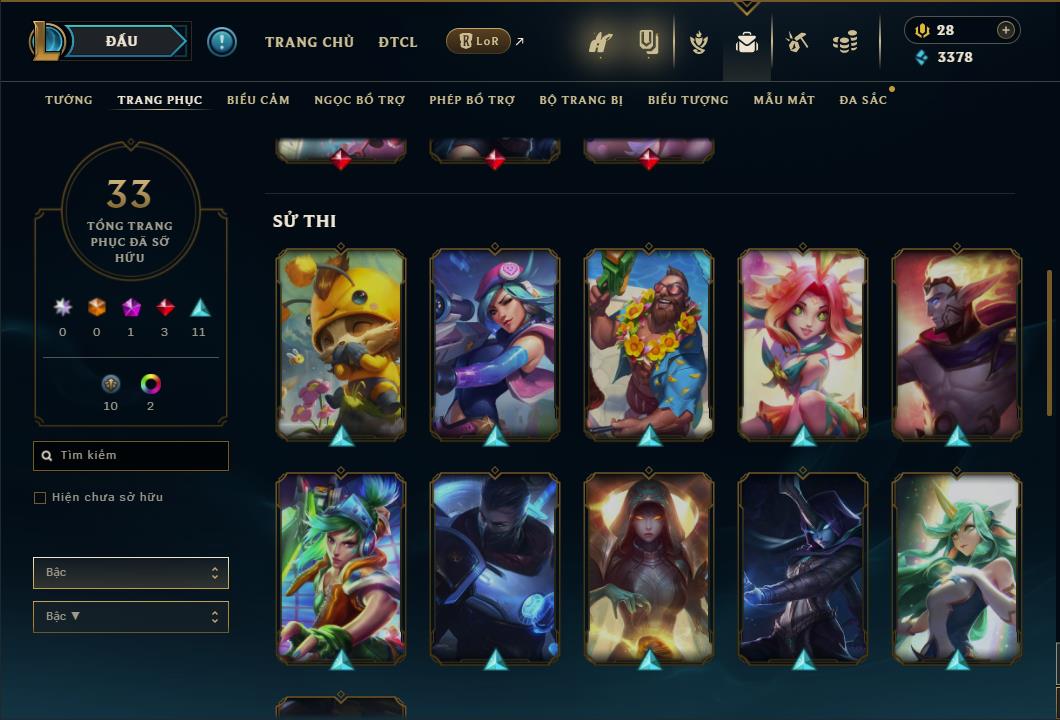Switch to the MẪU MẮT tab
This screenshot has width=1060, height=720.
(784, 100)
